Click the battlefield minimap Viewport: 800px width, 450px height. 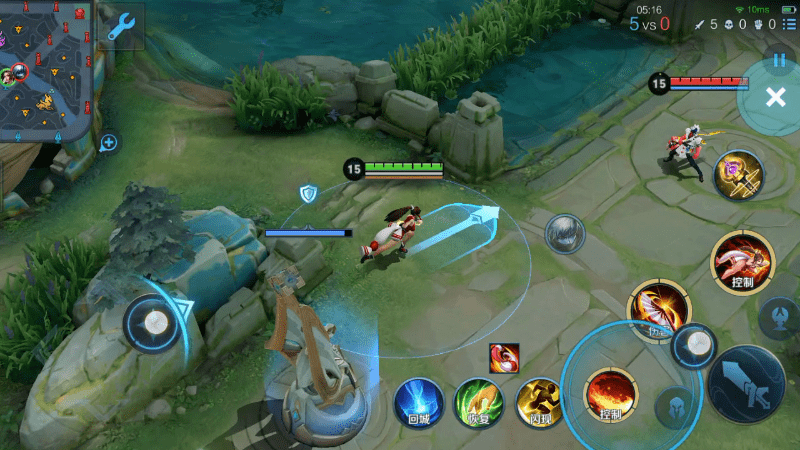[x=46, y=70]
